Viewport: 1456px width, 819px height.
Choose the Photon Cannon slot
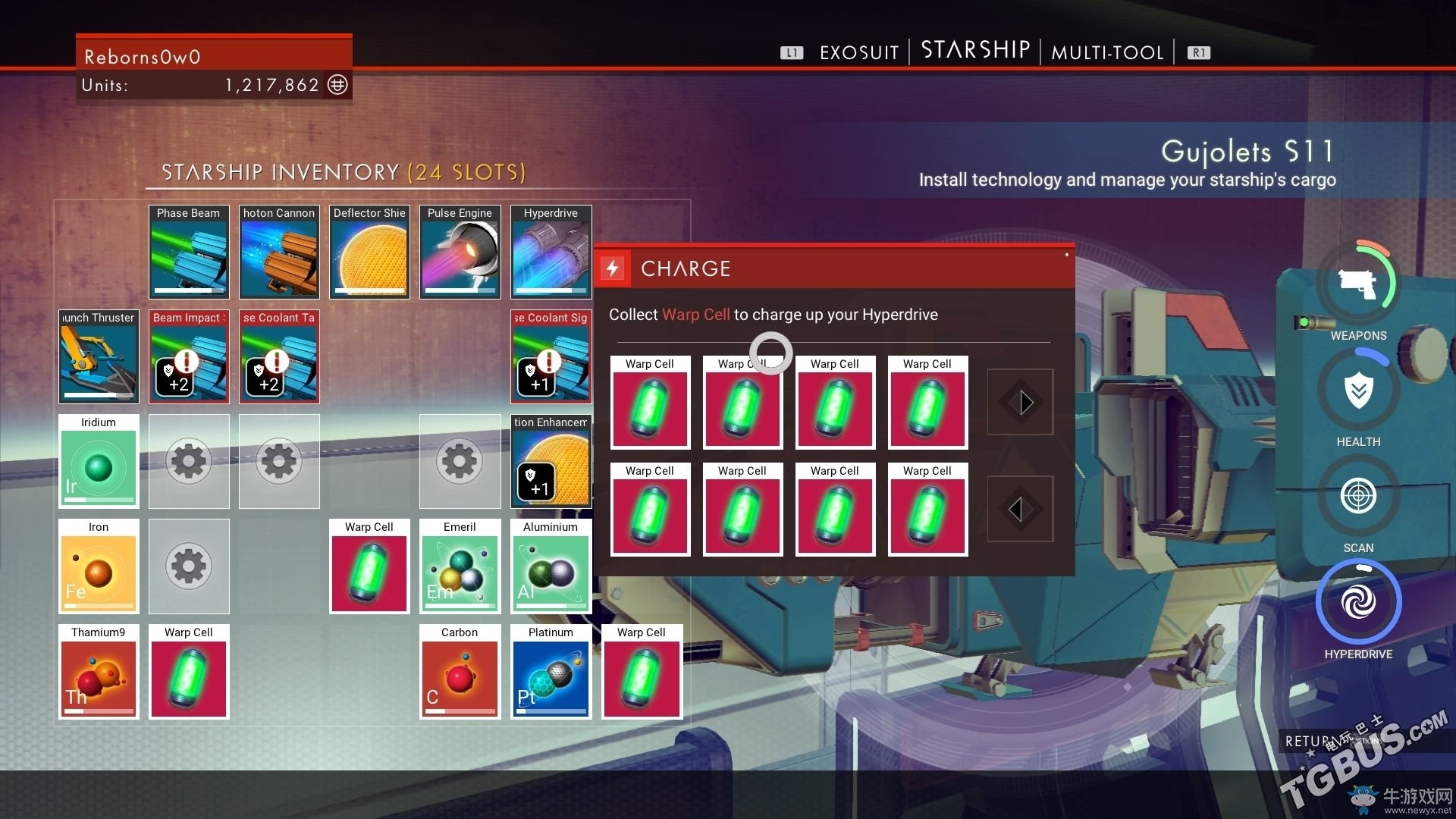279,252
